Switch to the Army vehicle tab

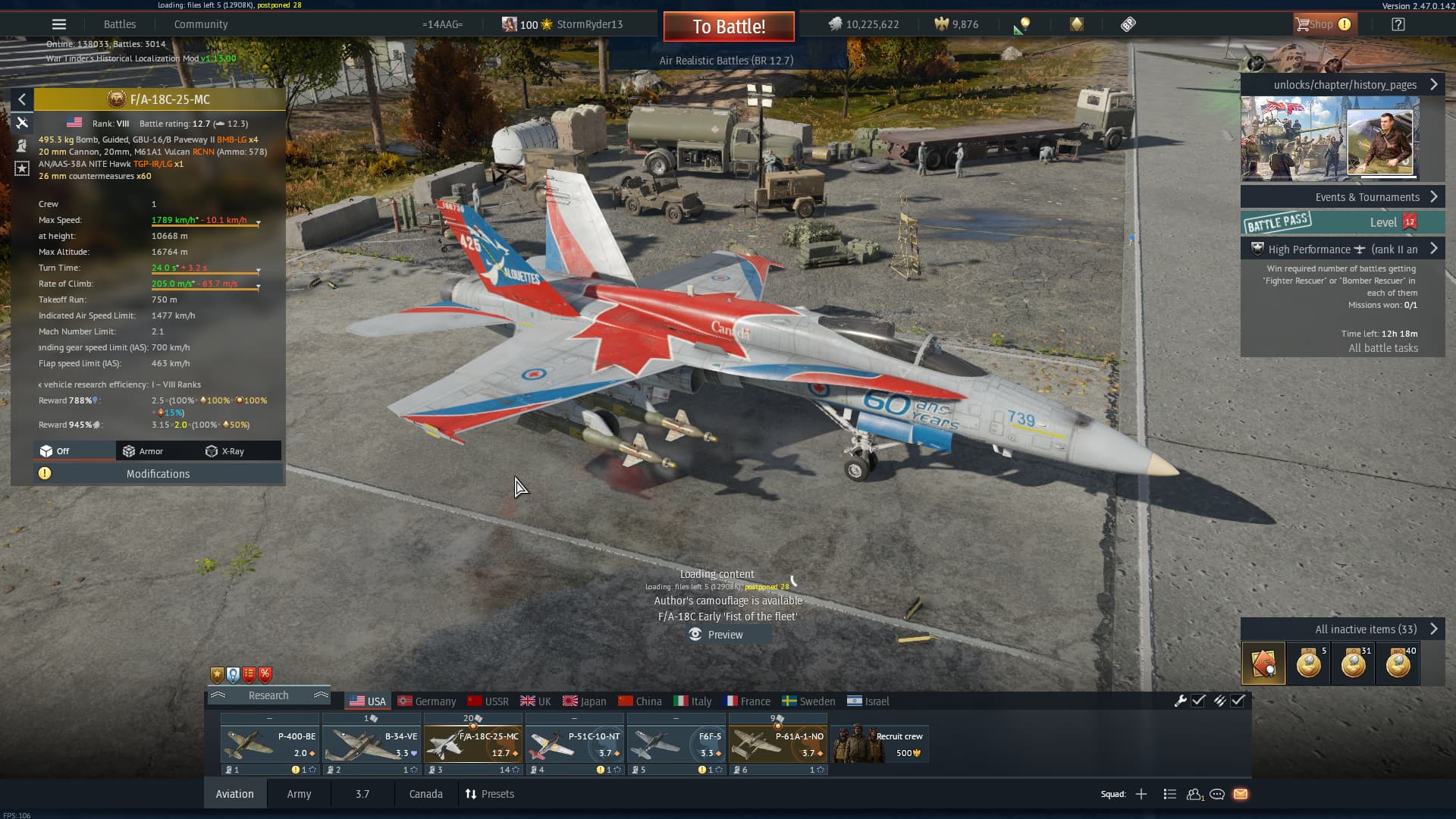click(x=299, y=794)
